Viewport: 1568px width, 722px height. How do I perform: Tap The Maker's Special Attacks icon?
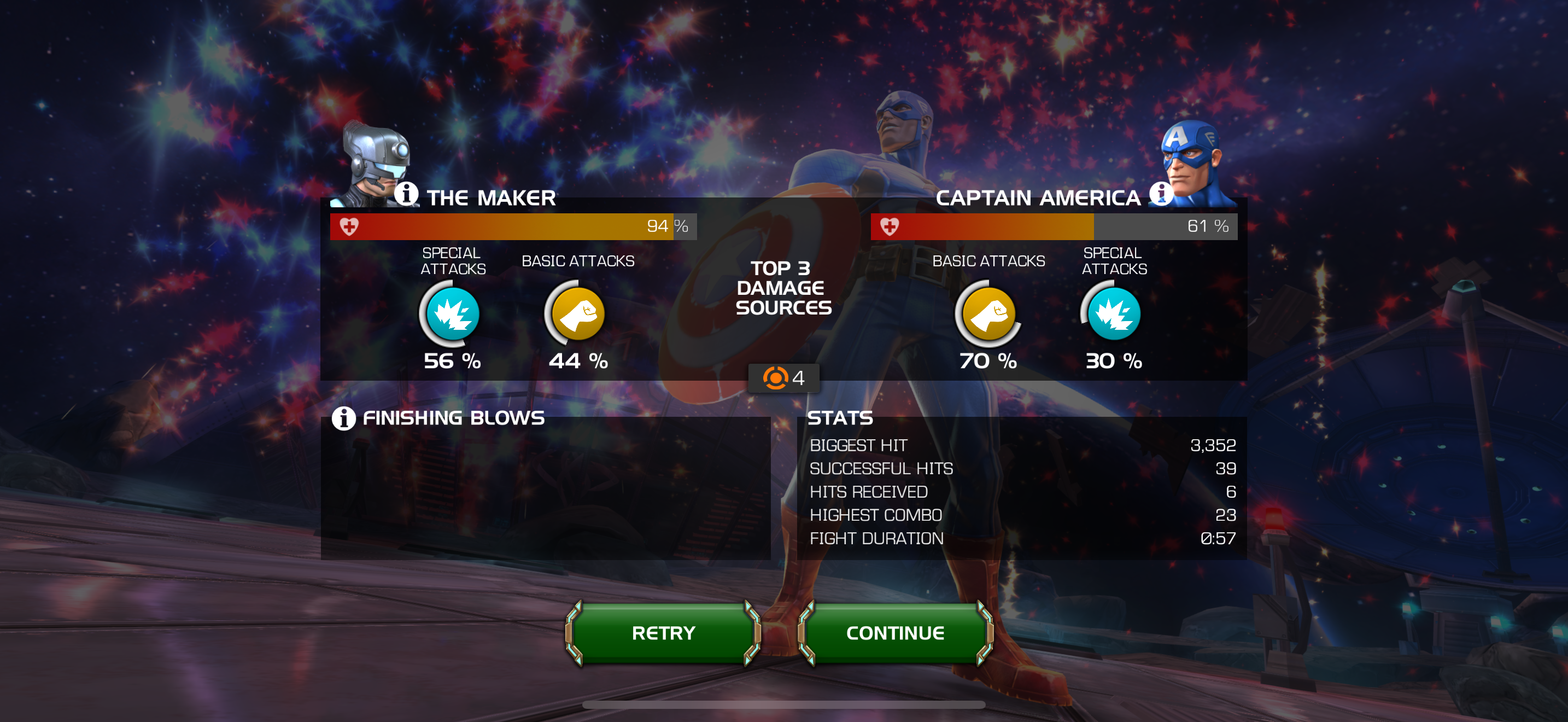452,314
